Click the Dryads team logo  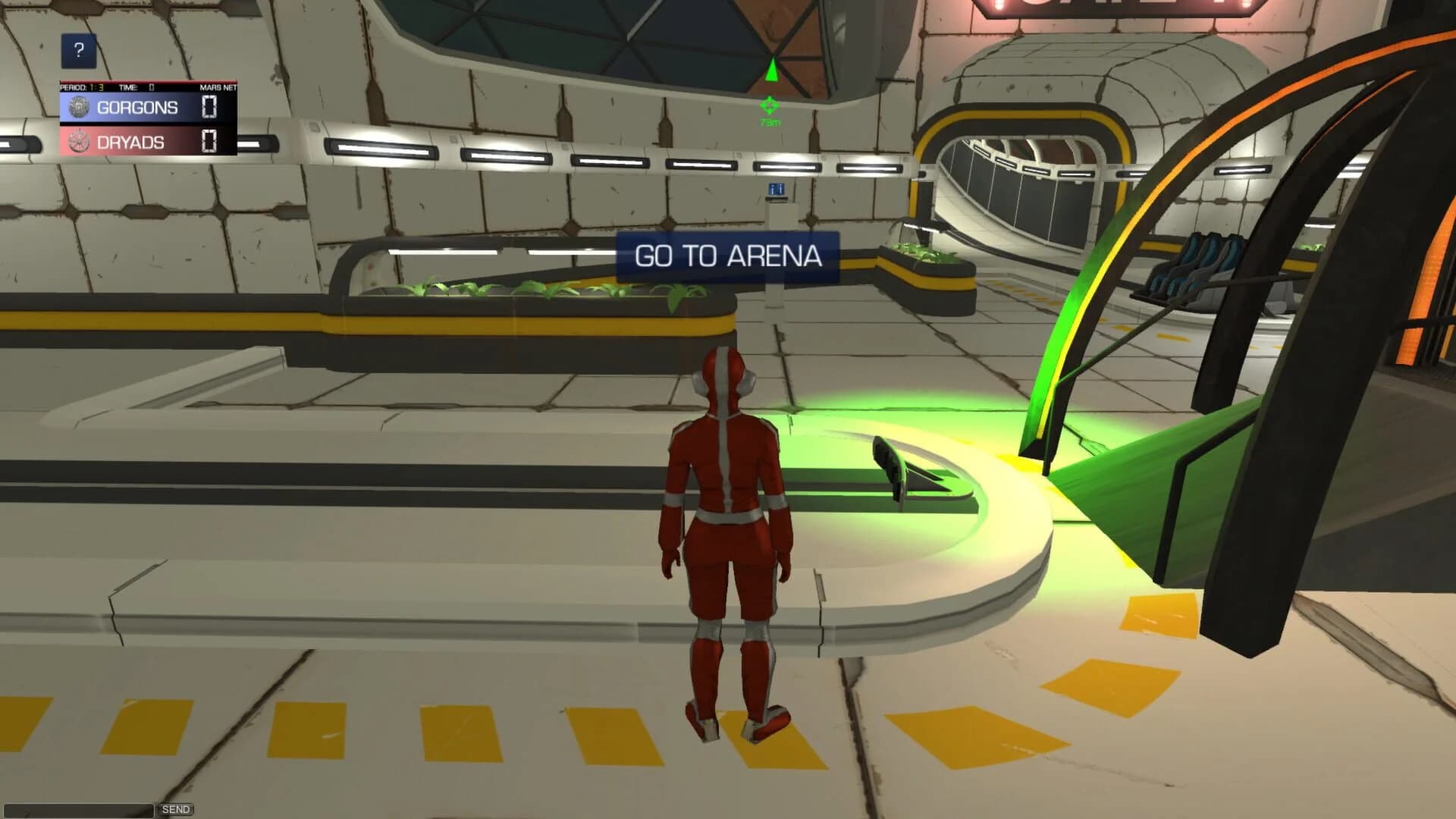78,140
